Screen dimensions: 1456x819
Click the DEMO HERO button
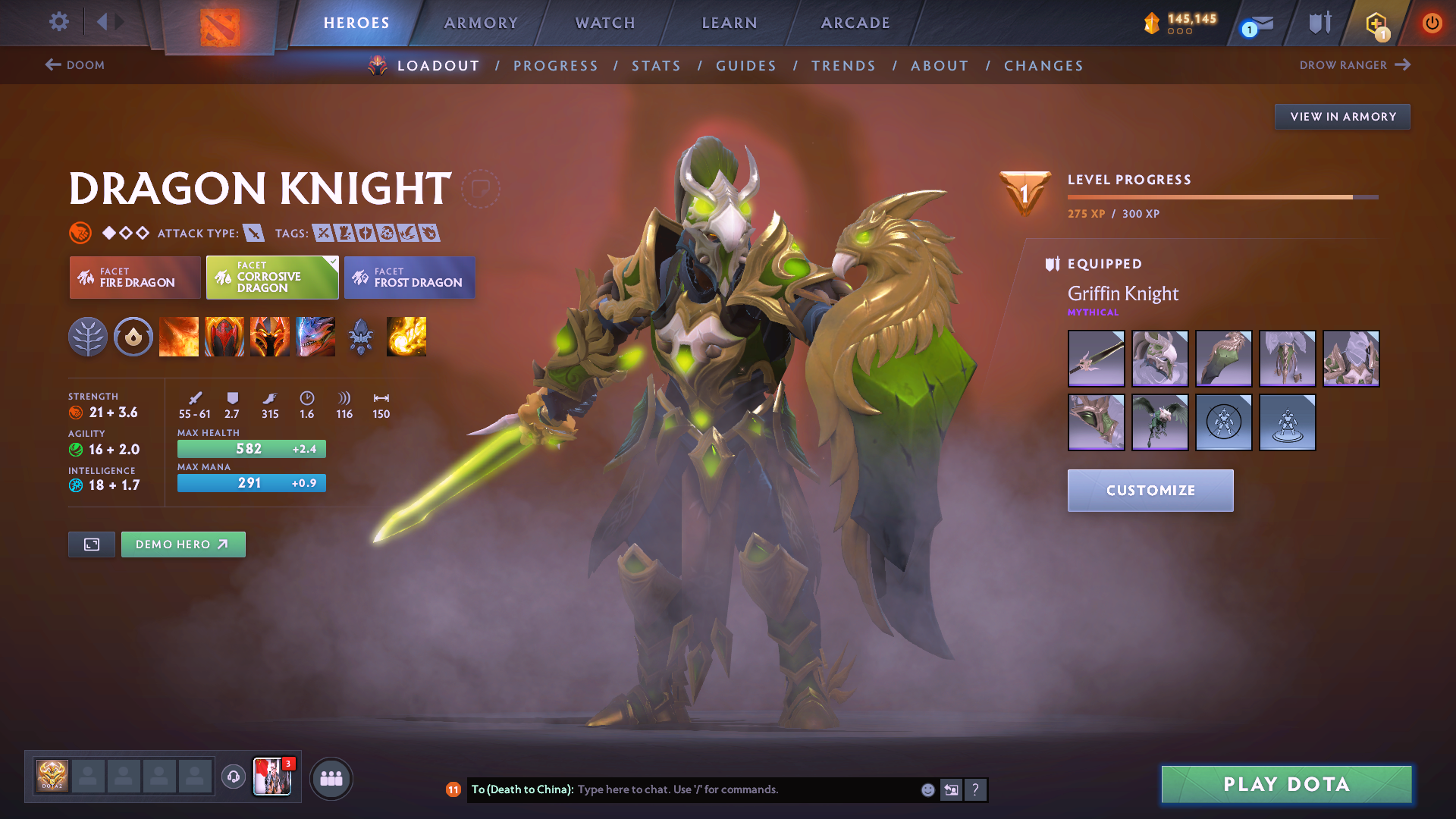coord(183,544)
